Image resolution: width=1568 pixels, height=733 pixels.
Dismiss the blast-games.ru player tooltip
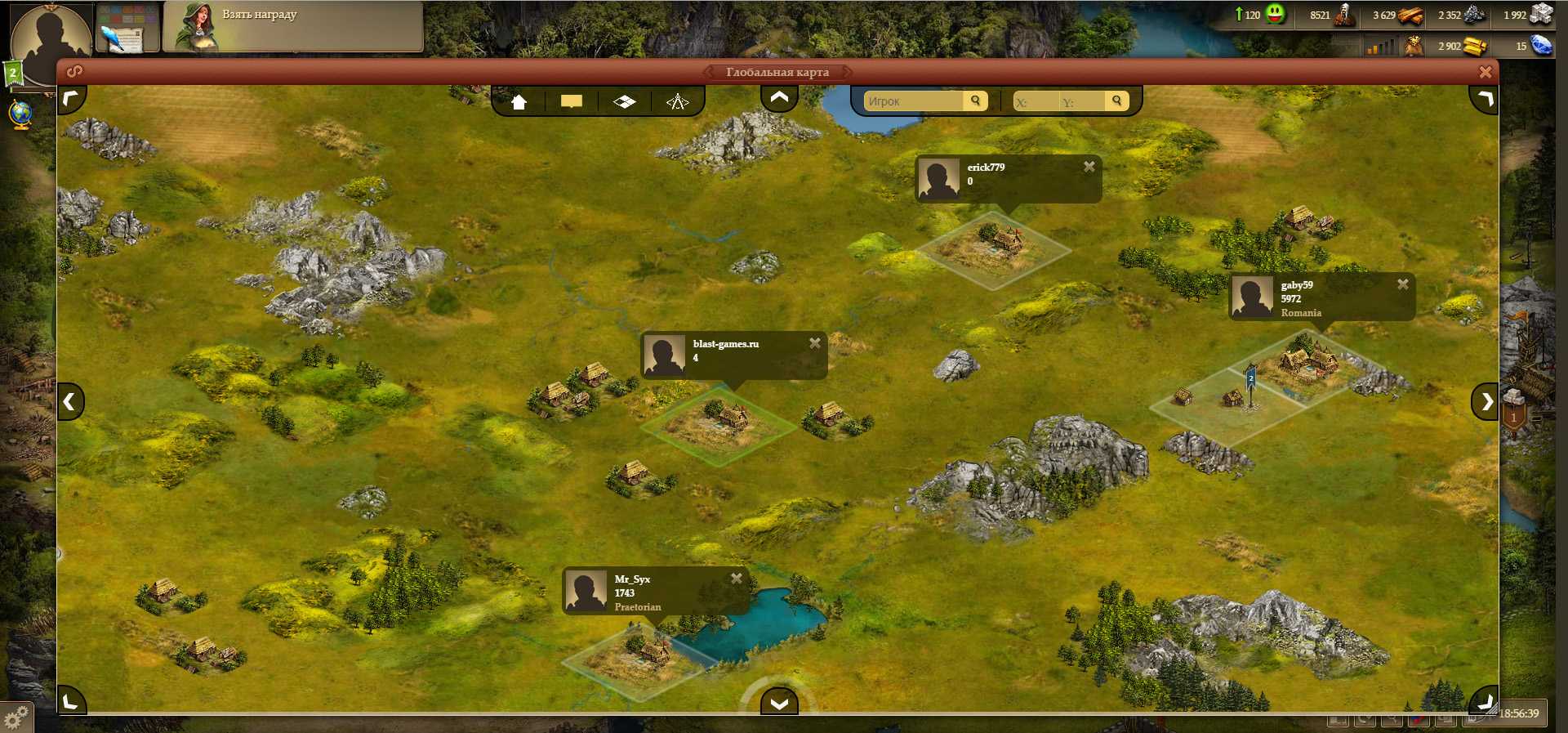tap(814, 343)
